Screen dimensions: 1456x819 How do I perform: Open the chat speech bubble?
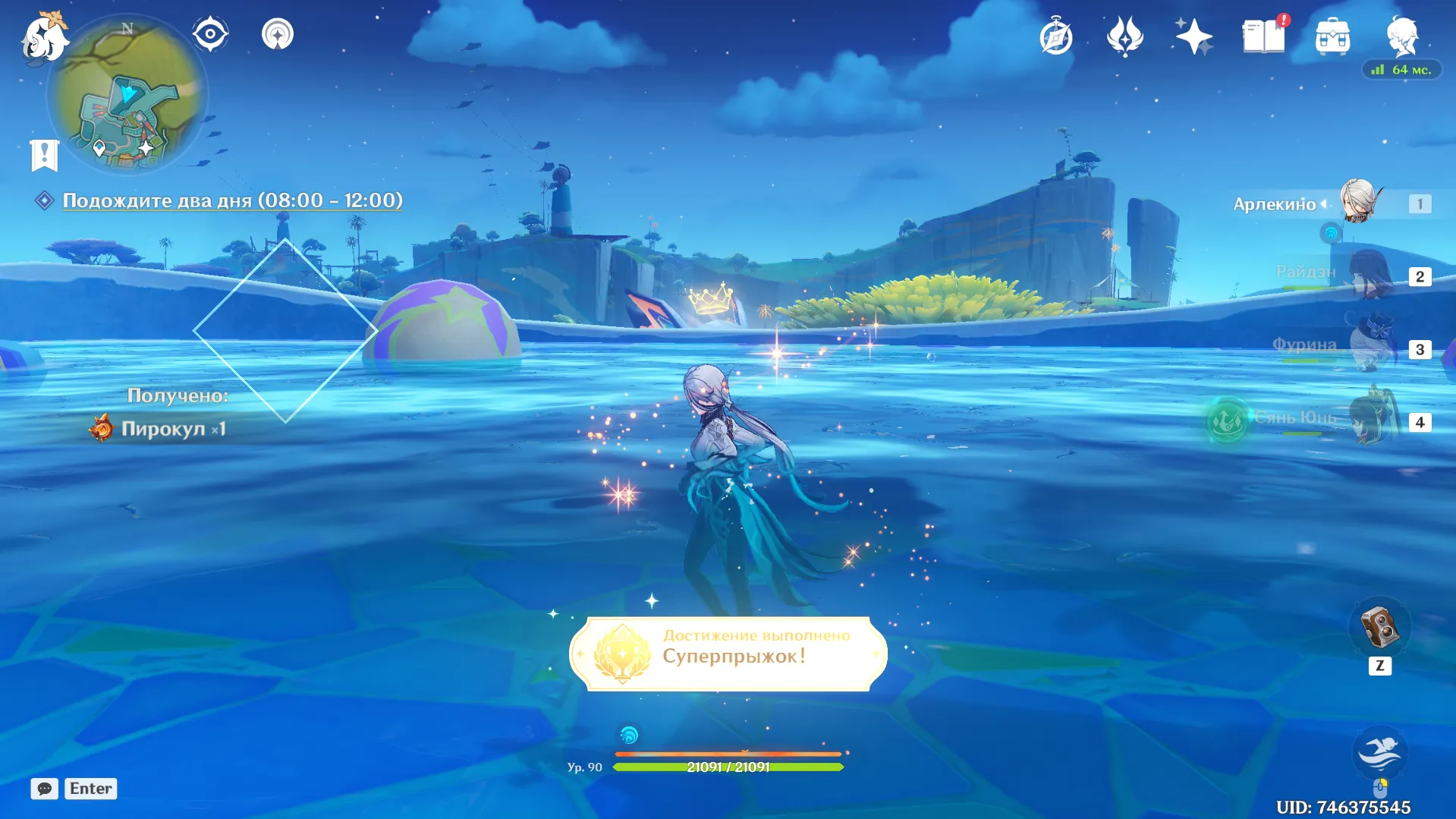coord(44,789)
